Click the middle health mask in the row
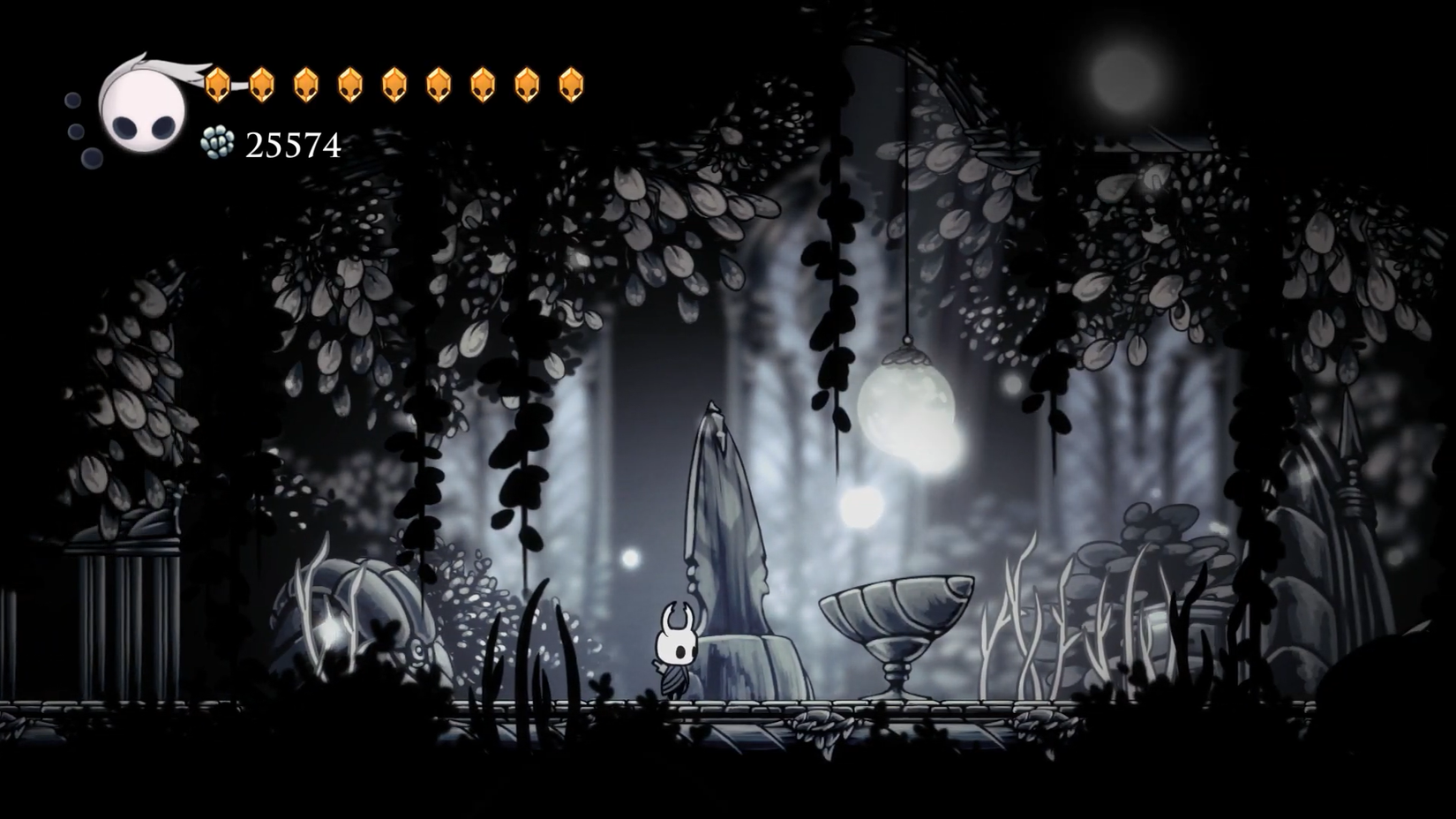The image size is (1456, 819). [x=394, y=84]
